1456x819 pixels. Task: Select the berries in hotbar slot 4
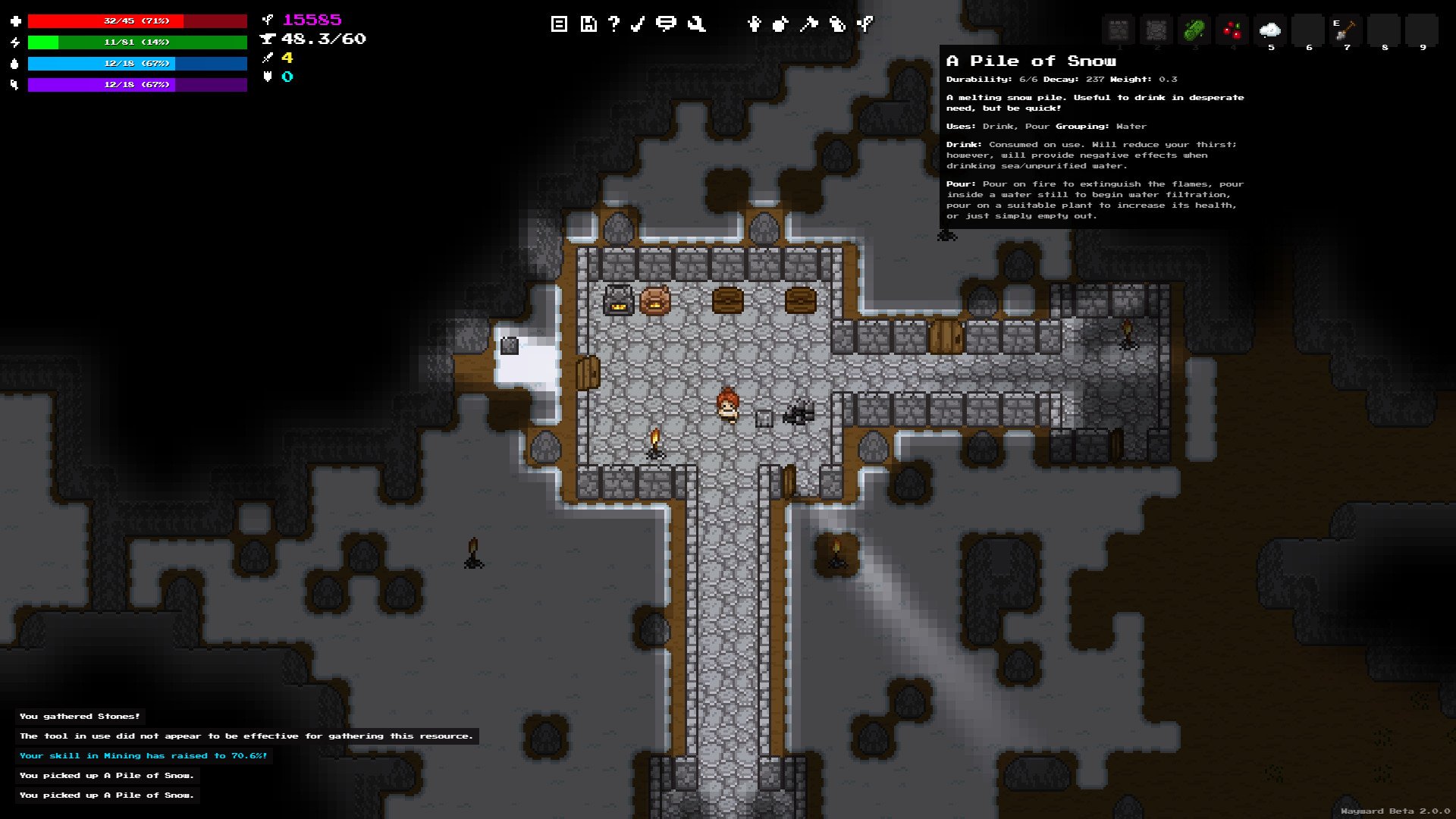pyautogui.click(x=1231, y=30)
